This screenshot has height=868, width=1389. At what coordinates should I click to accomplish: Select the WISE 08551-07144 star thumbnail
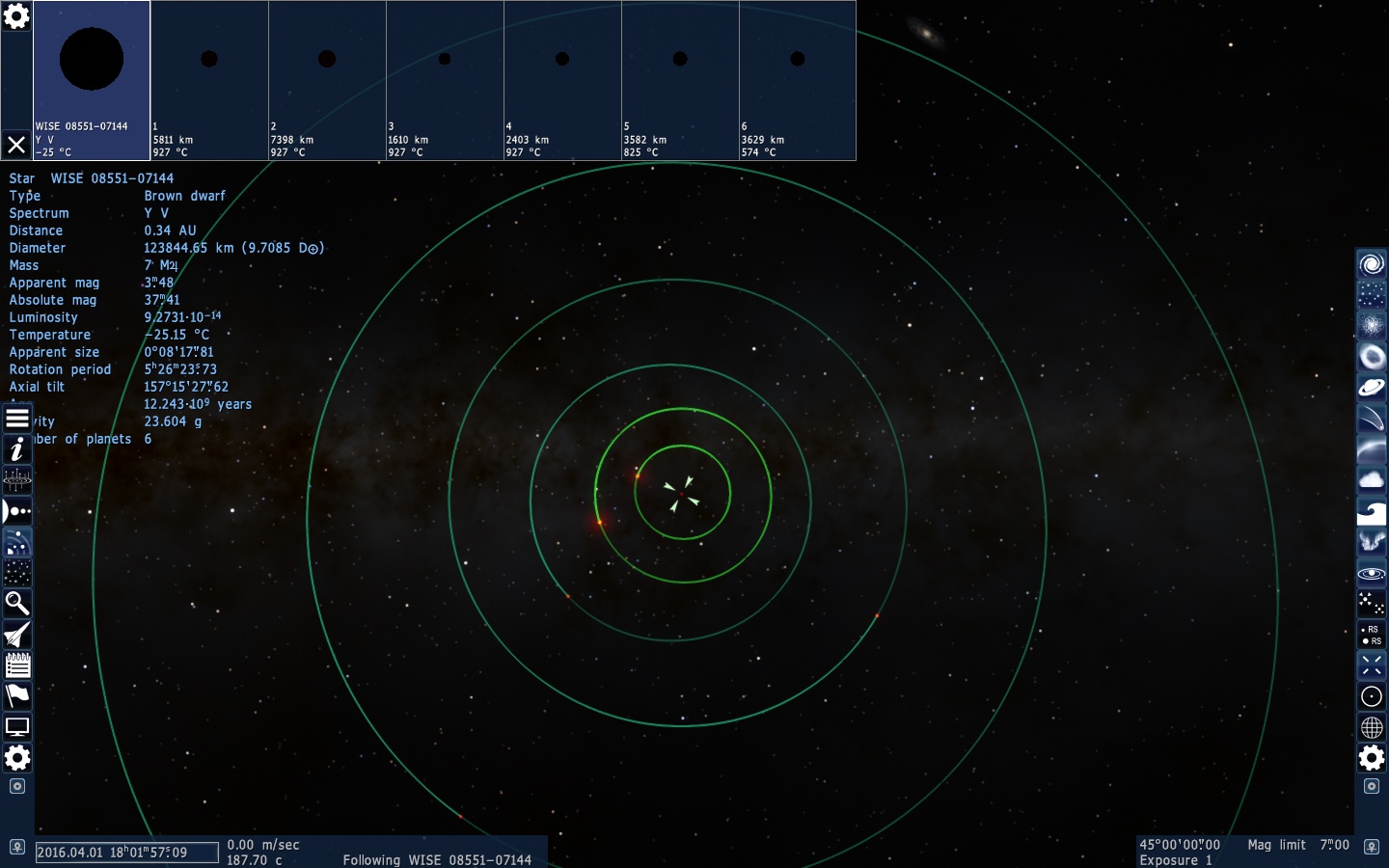coord(92,80)
